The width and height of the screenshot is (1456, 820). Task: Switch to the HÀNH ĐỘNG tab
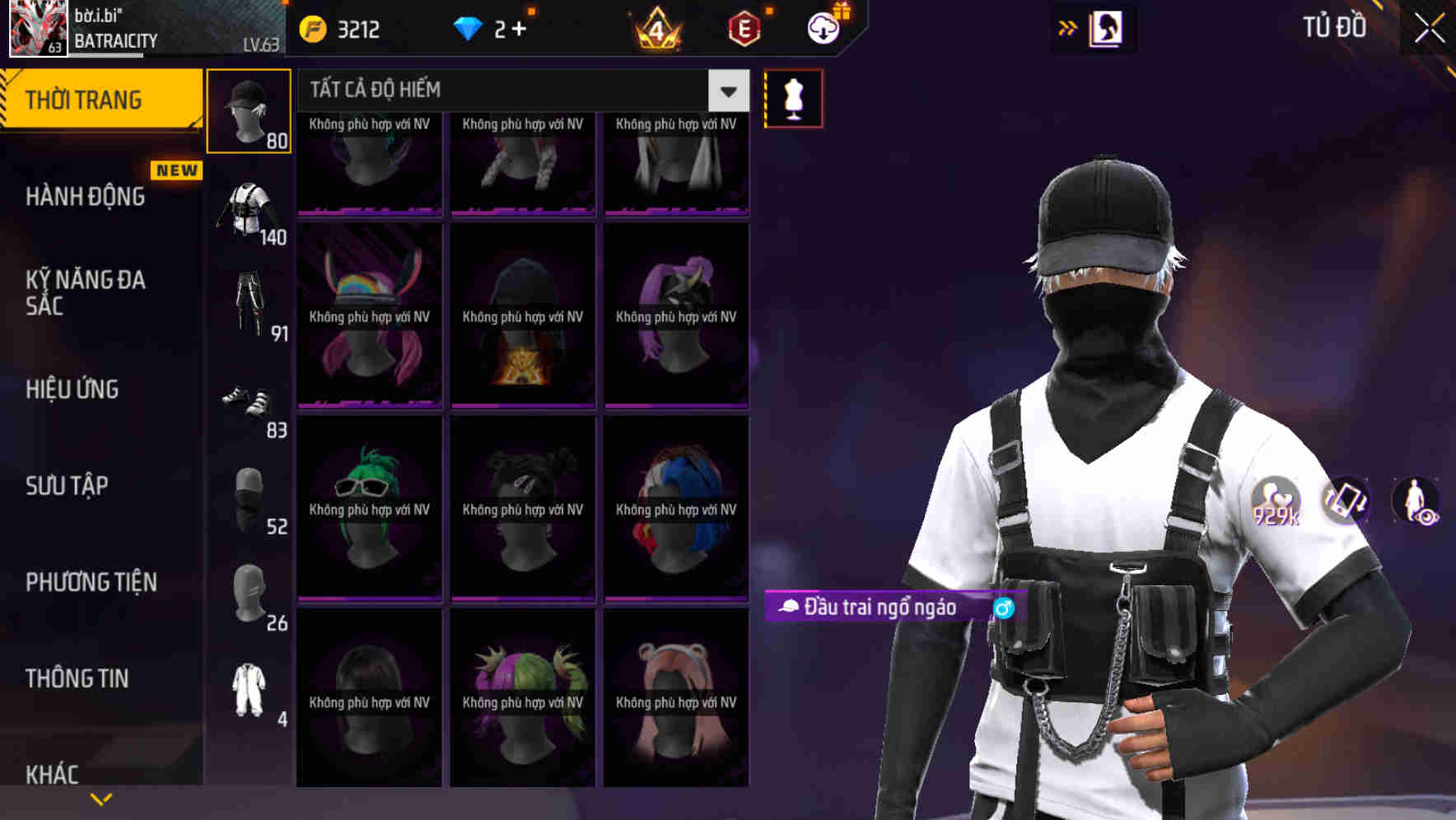(x=82, y=196)
